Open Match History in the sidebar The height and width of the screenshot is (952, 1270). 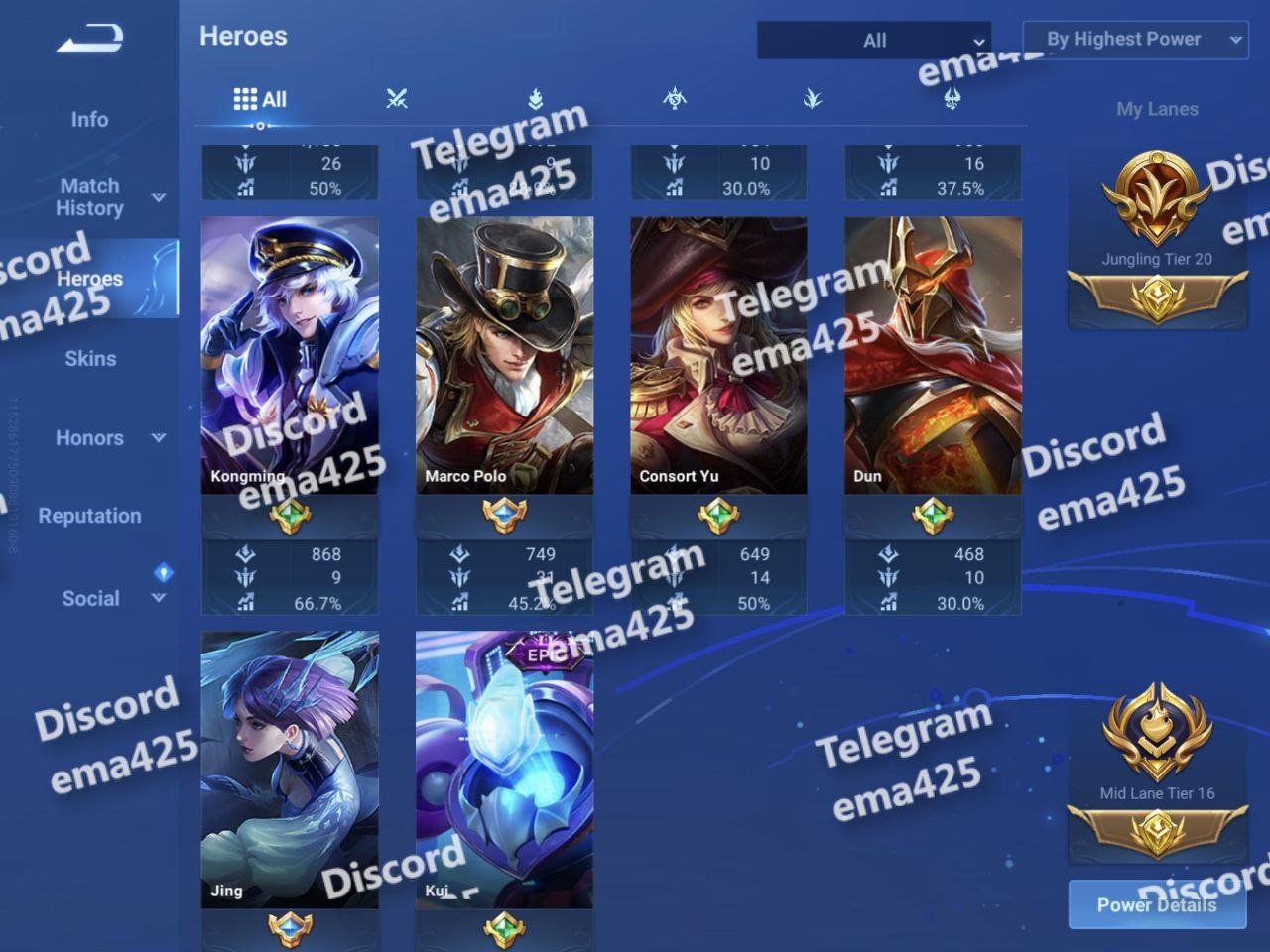tap(90, 197)
